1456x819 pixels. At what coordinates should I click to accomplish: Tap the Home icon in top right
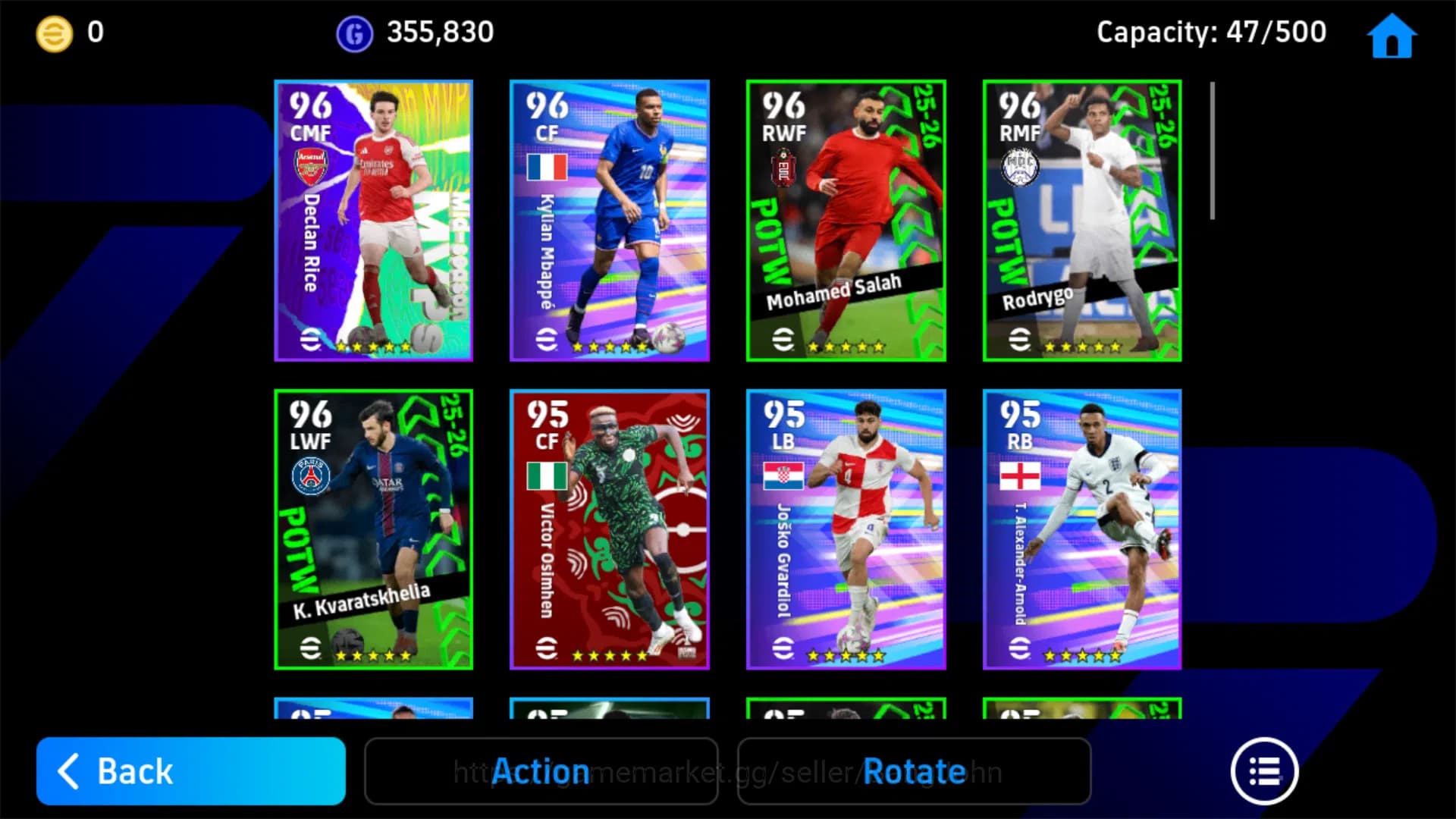(1390, 35)
